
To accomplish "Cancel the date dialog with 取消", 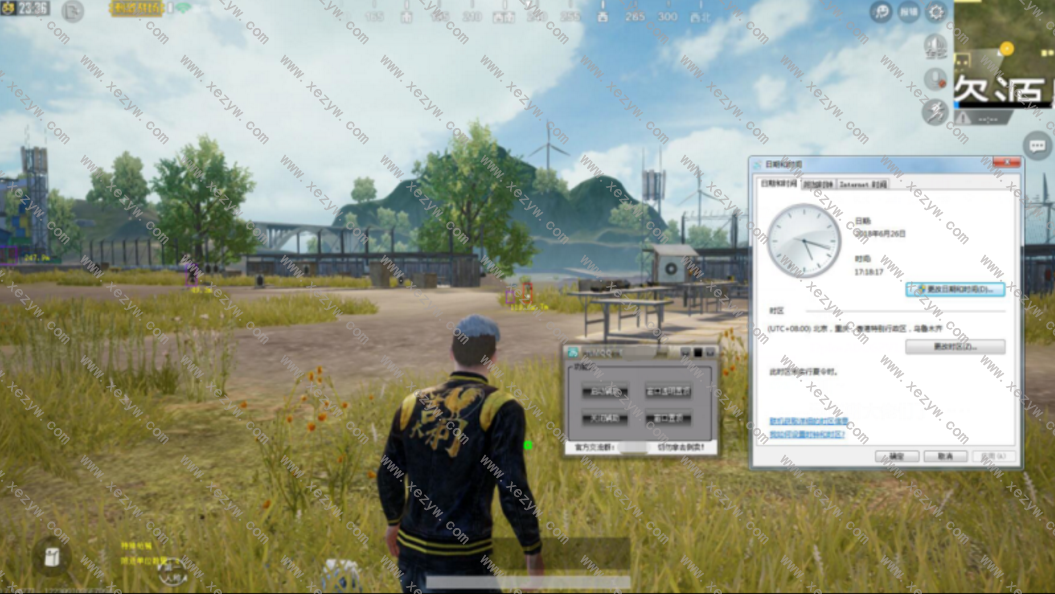I will (944, 456).
